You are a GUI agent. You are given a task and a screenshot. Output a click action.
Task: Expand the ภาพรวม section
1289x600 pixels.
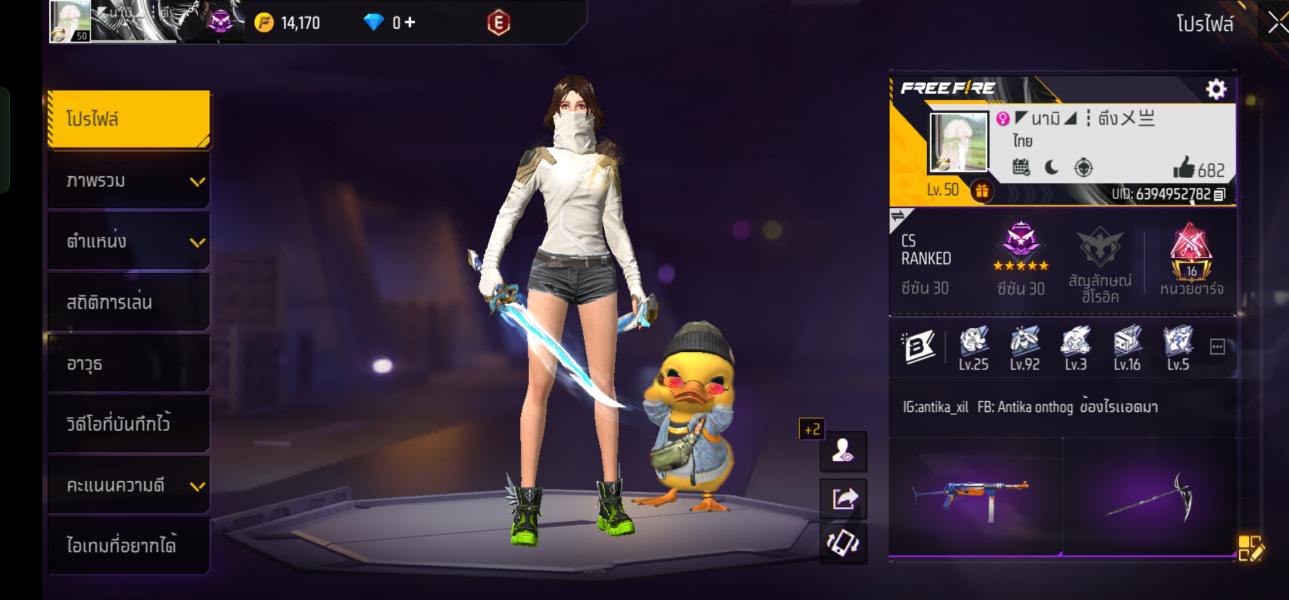coord(128,181)
